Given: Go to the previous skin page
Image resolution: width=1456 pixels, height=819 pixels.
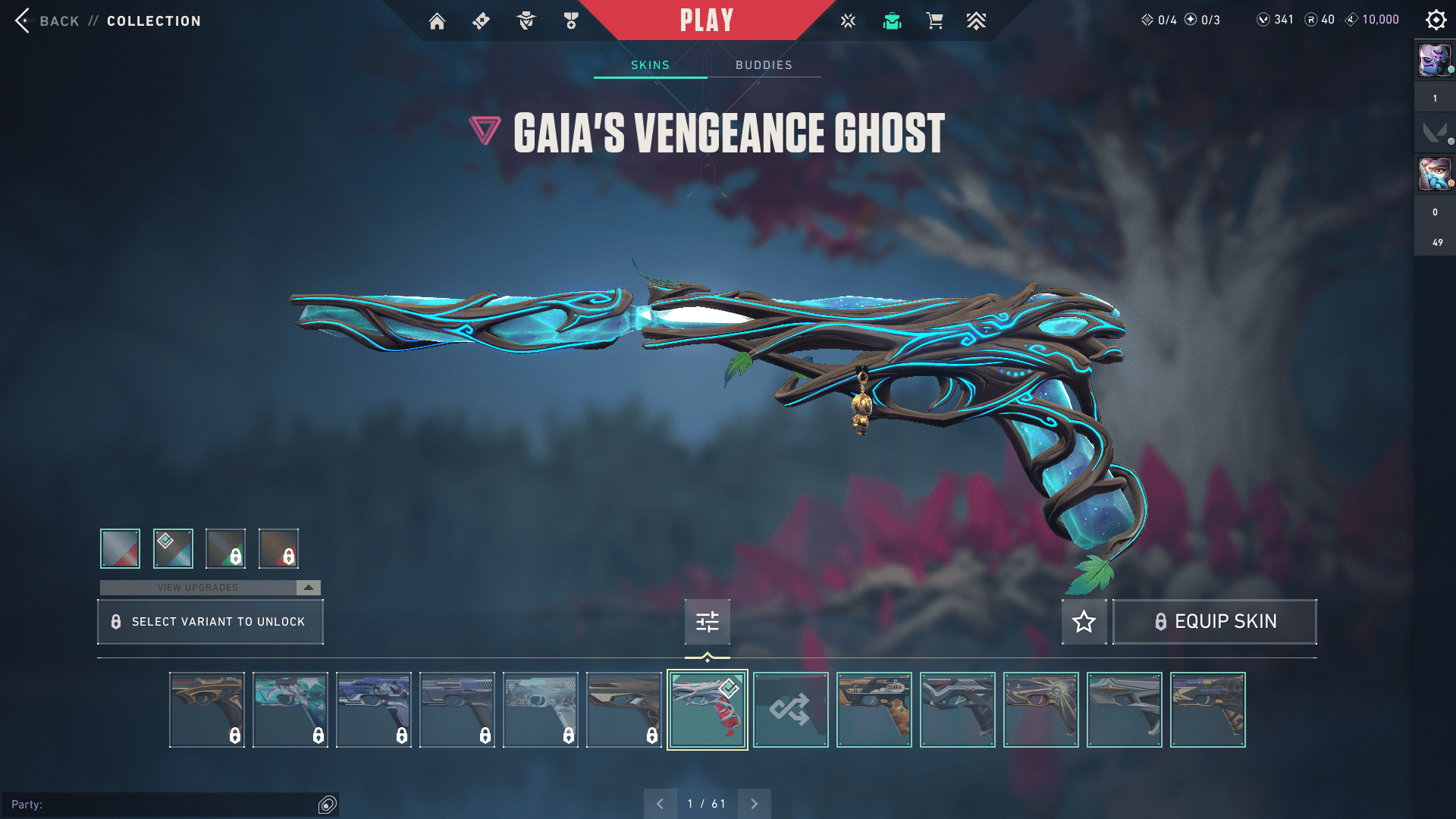Looking at the screenshot, I should [660, 804].
